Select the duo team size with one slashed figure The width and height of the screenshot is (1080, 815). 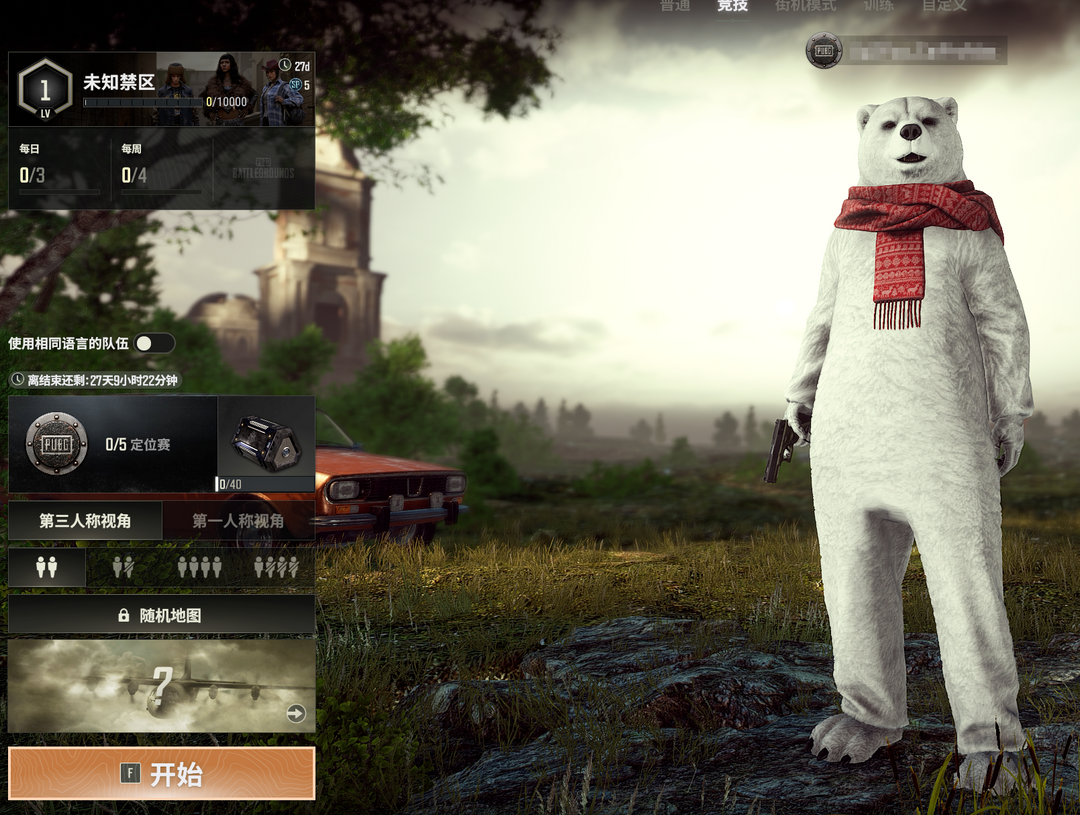123,568
